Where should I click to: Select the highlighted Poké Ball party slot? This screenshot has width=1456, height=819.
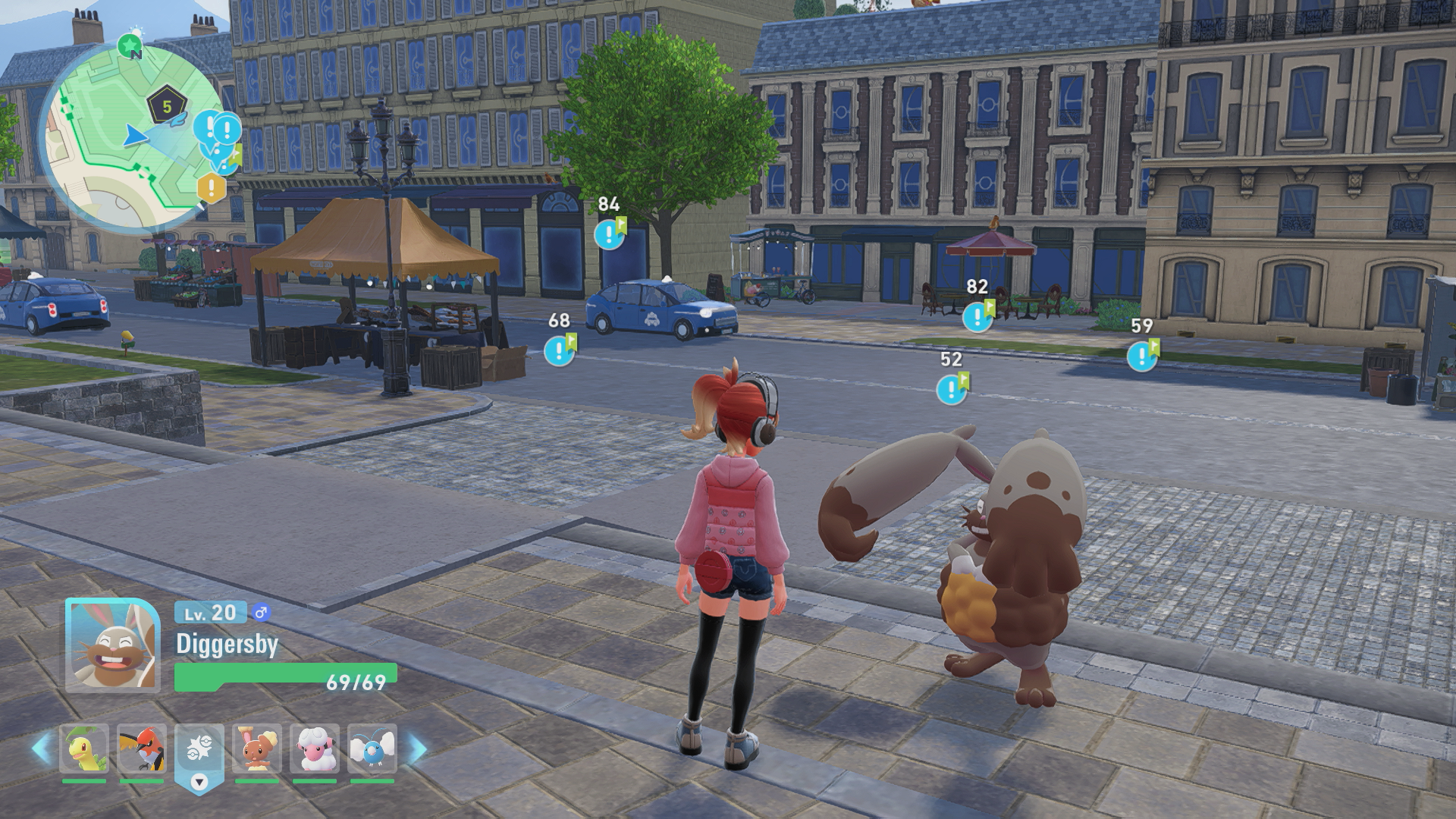(199, 749)
